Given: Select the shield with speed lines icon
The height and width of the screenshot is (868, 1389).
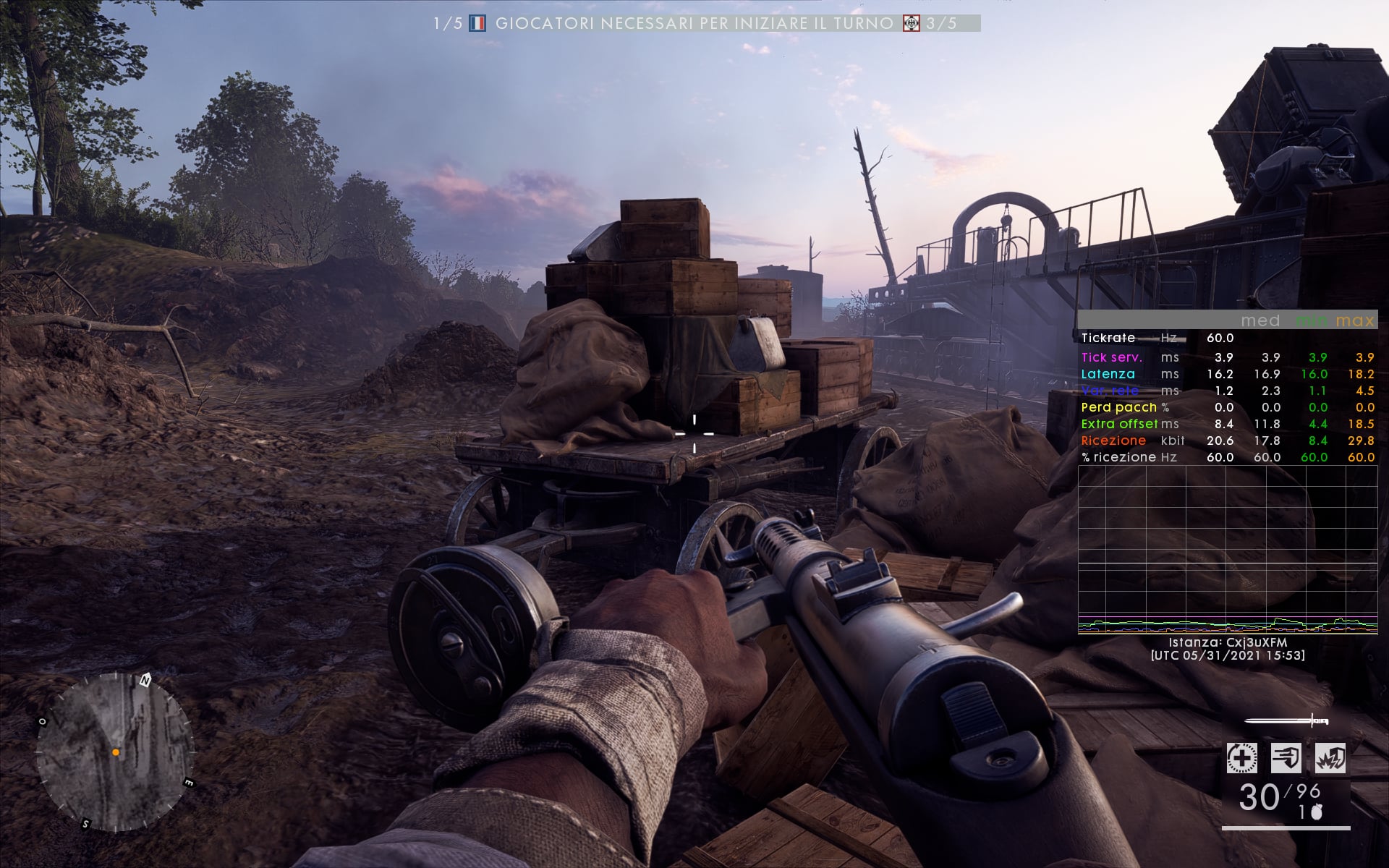Looking at the screenshot, I should point(1286,759).
